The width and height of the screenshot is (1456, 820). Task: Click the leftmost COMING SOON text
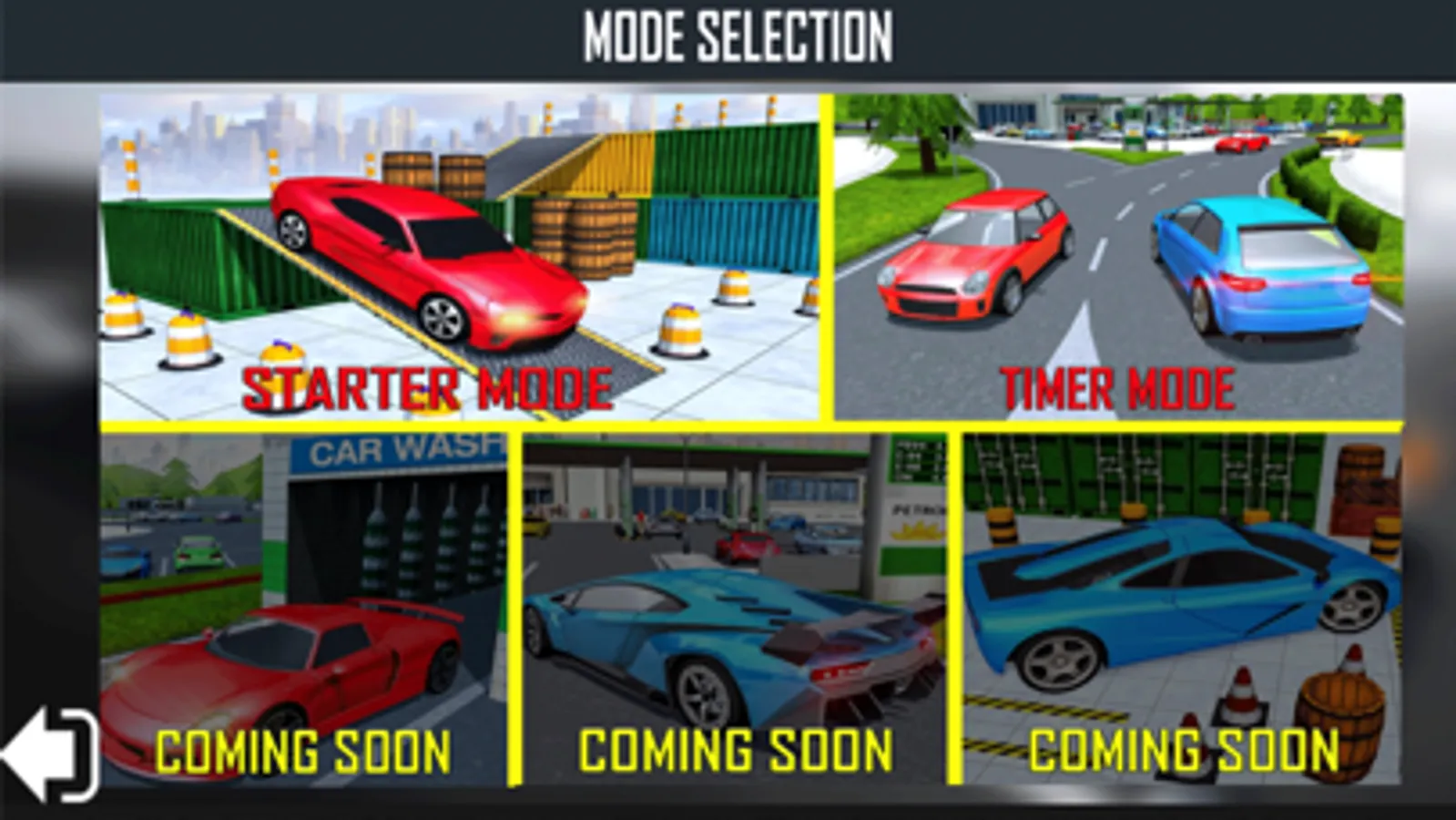click(303, 749)
